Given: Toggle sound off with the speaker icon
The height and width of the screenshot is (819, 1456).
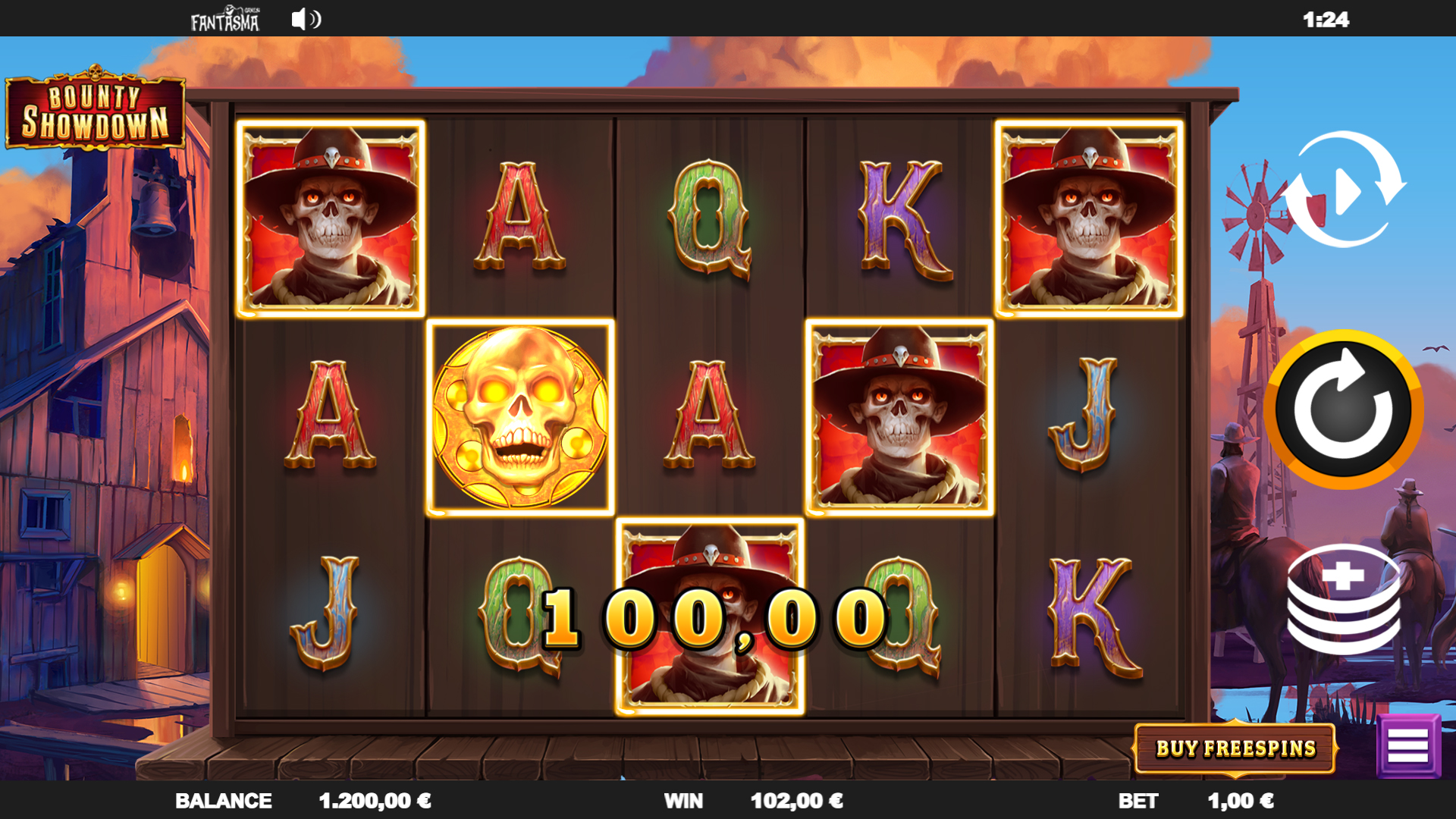Looking at the screenshot, I should click(306, 20).
